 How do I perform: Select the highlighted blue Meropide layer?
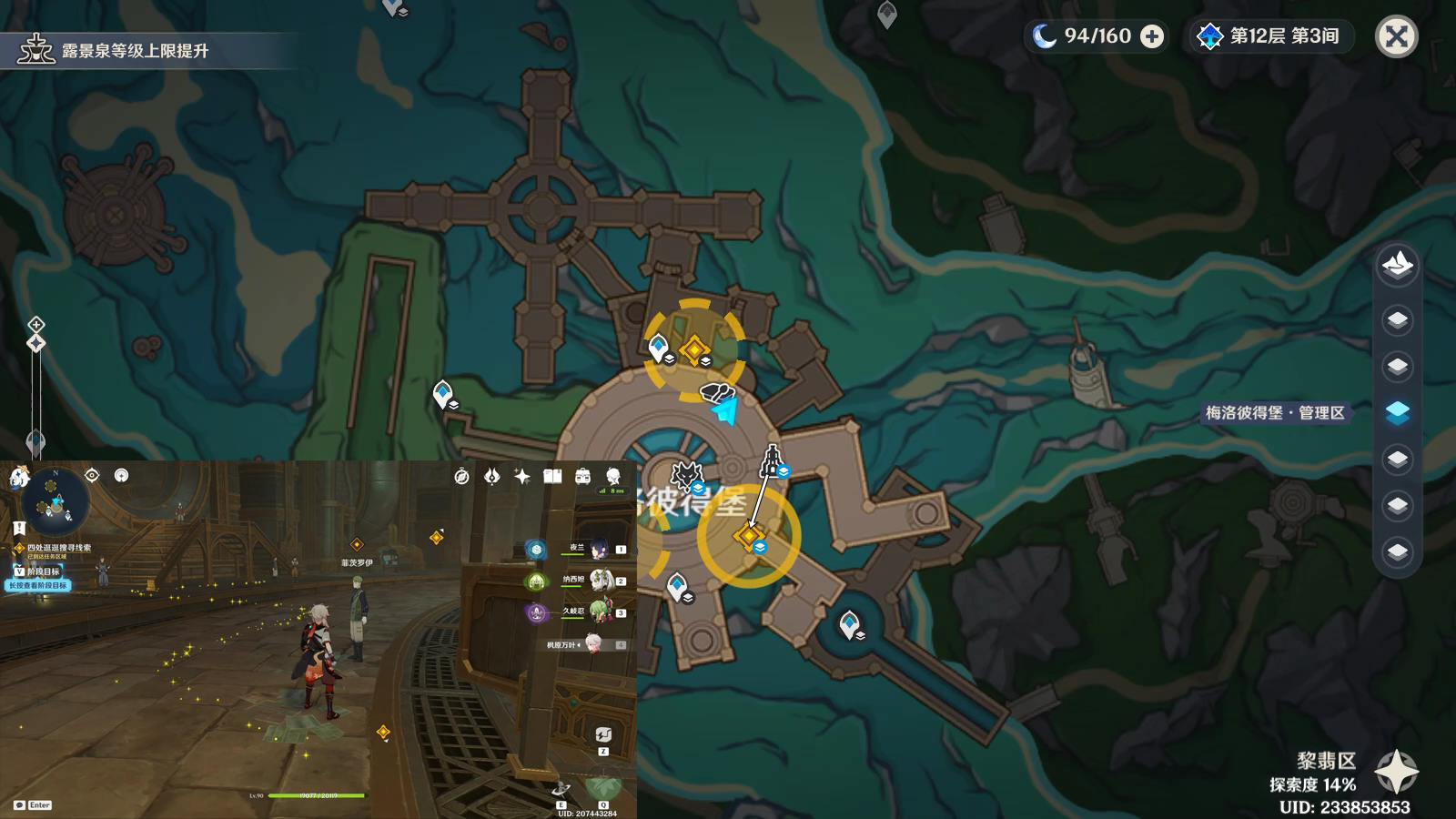tap(1397, 412)
